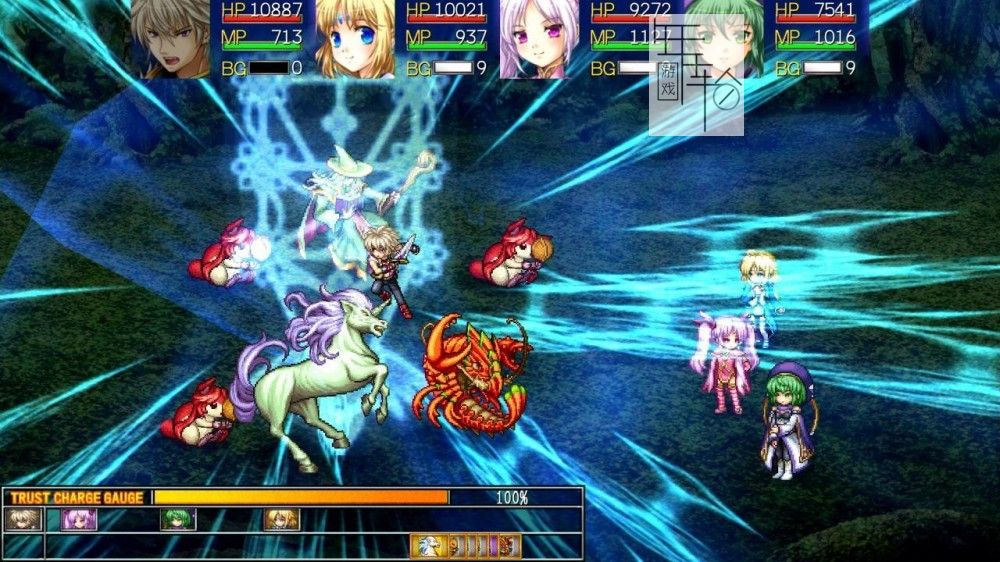1000x562 pixels.
Task: Select the blonde girl turn-order icon
Action: point(282,519)
